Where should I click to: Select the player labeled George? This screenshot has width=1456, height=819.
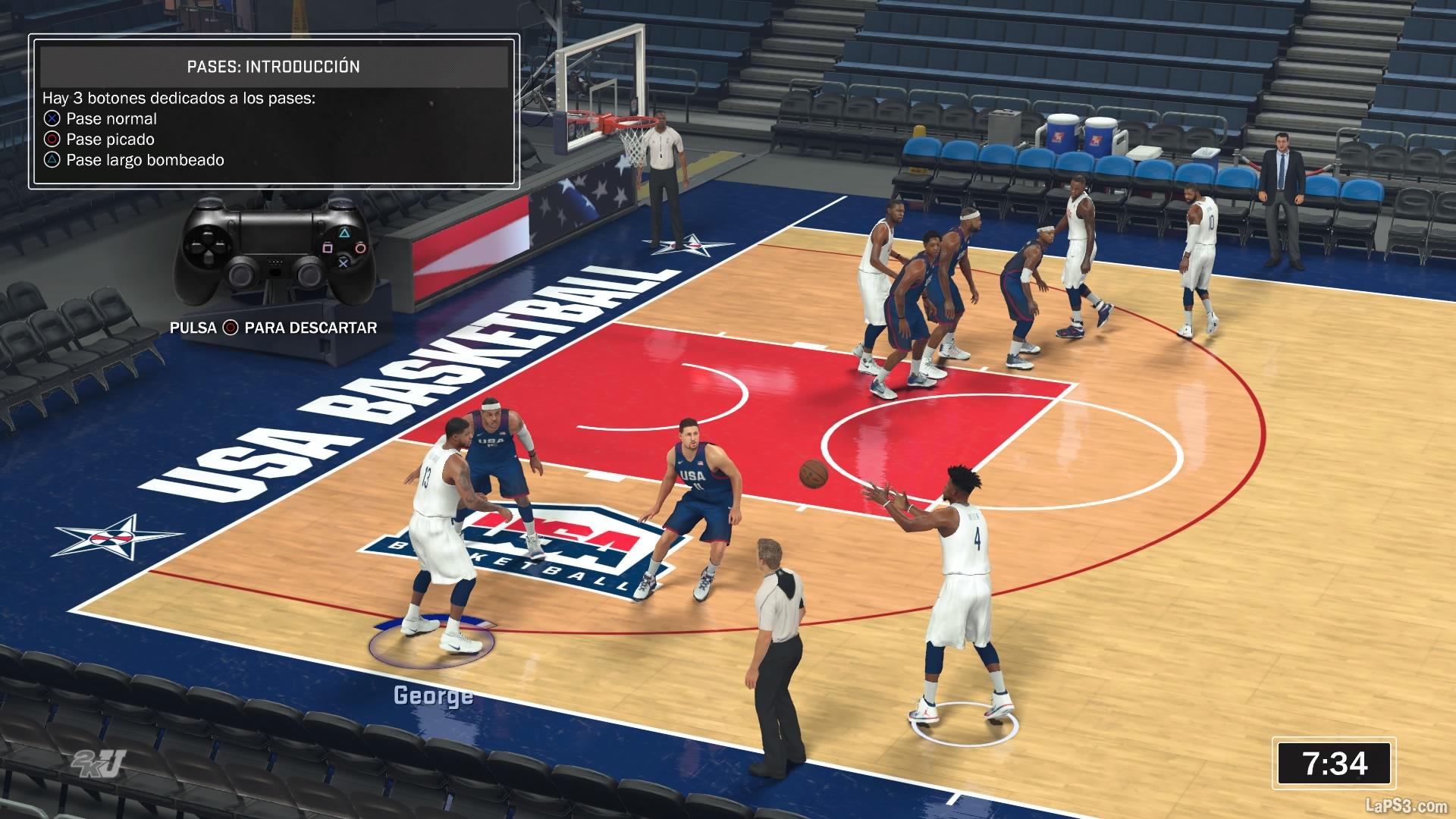click(442, 531)
